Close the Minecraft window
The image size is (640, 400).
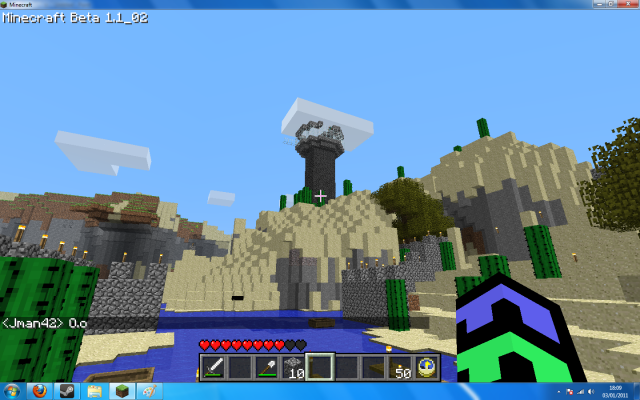pos(626,5)
